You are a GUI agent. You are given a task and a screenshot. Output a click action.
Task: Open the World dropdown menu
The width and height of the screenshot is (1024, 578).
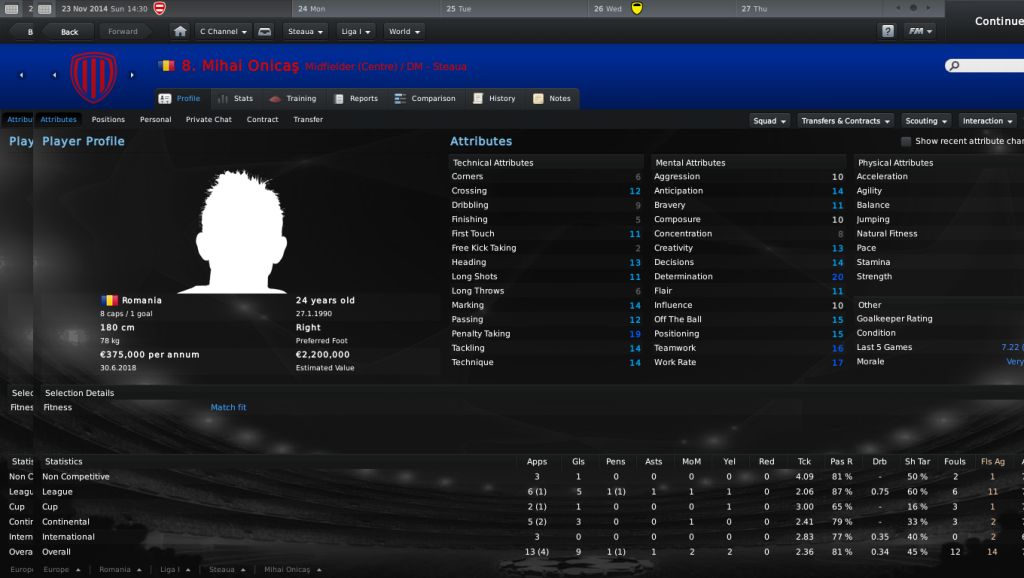pyautogui.click(x=404, y=31)
